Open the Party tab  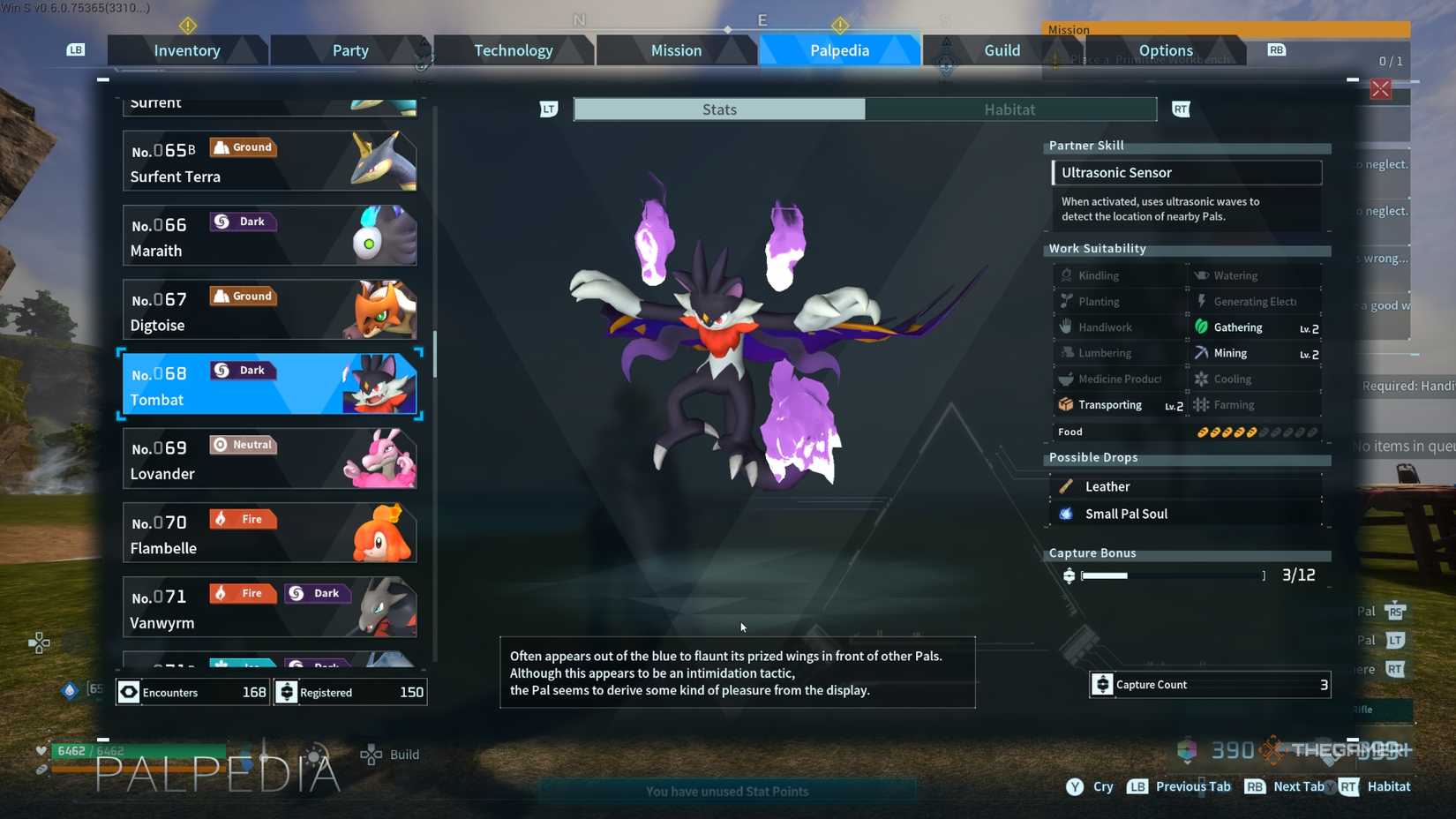[349, 50]
